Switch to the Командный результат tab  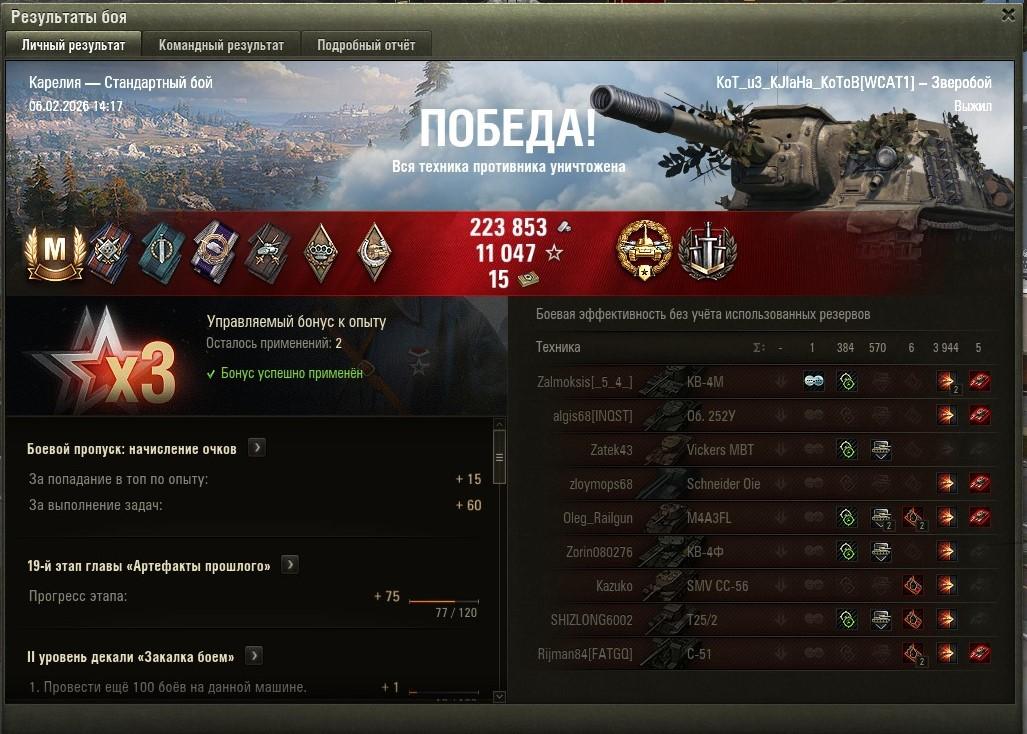(x=221, y=45)
